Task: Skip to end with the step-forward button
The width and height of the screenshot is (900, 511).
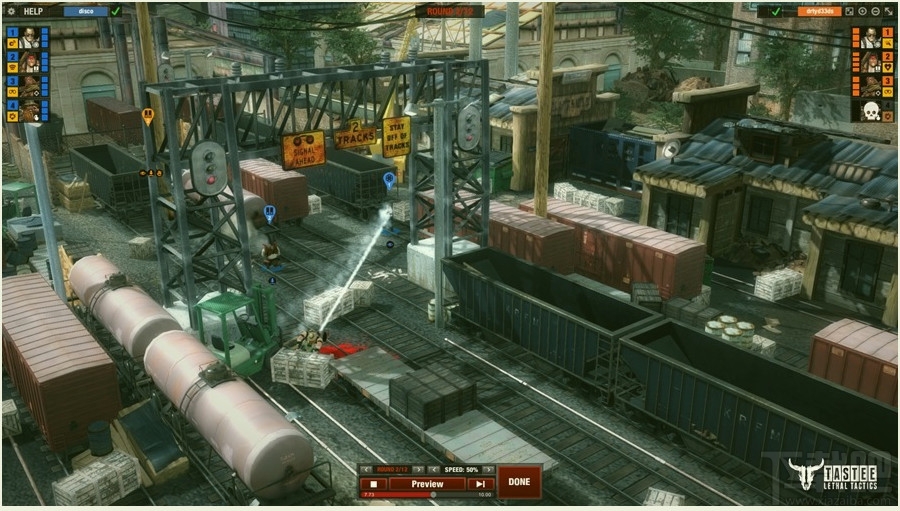Action: [480, 483]
